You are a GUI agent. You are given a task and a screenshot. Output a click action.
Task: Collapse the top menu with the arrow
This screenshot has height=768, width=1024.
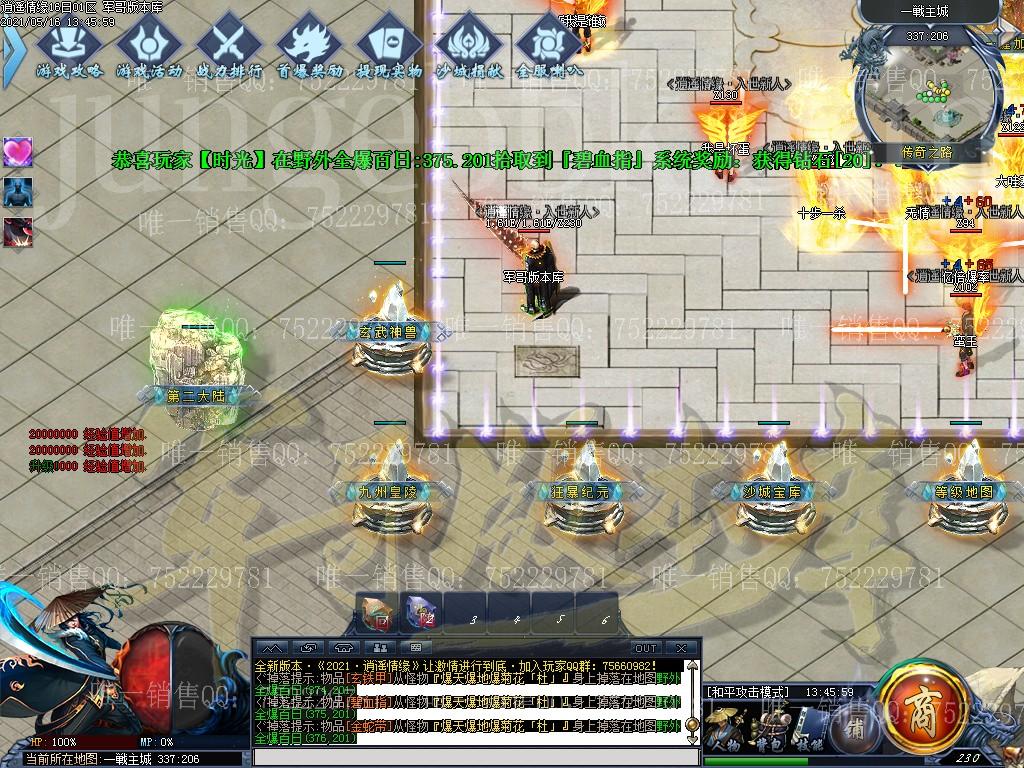click(11, 47)
